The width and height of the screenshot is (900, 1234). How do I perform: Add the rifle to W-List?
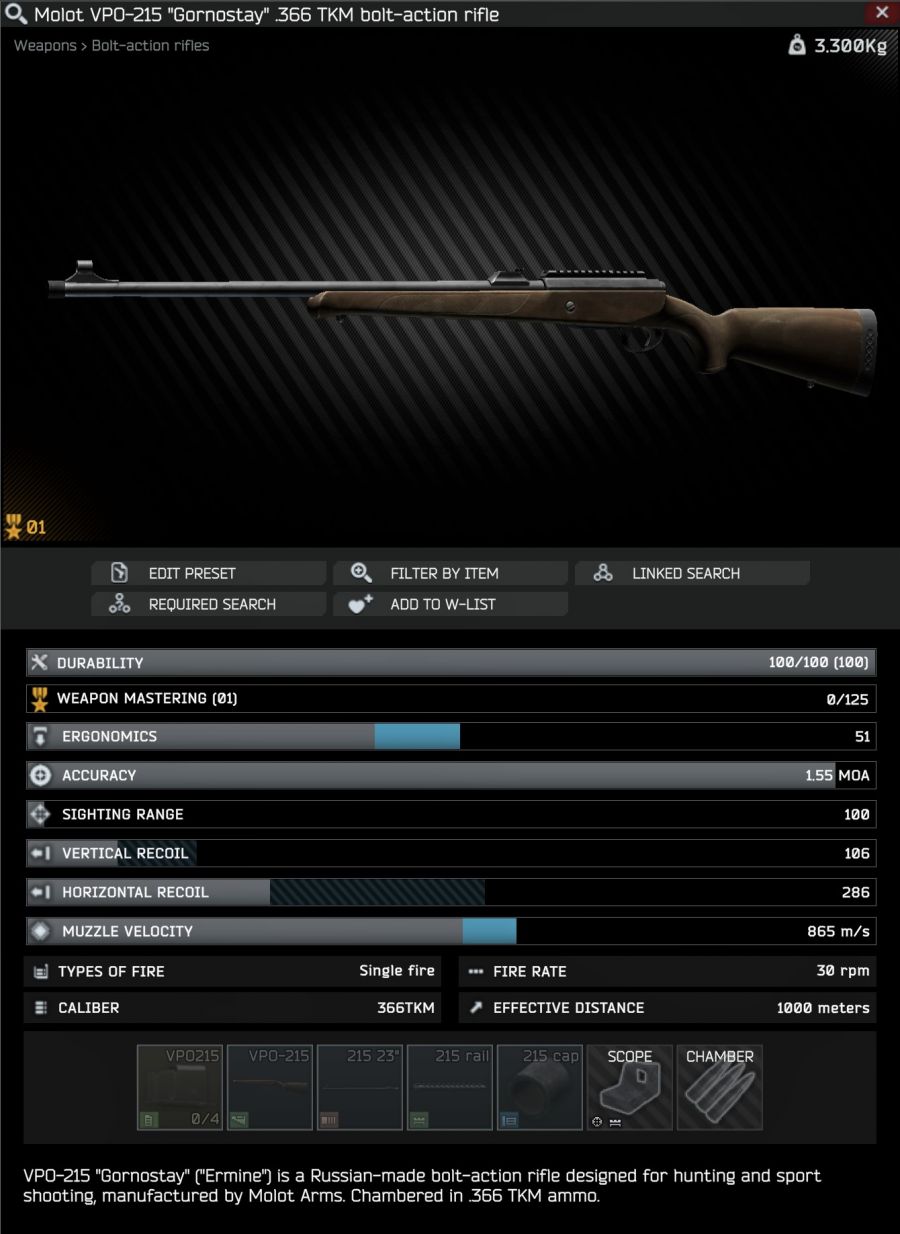(451, 604)
